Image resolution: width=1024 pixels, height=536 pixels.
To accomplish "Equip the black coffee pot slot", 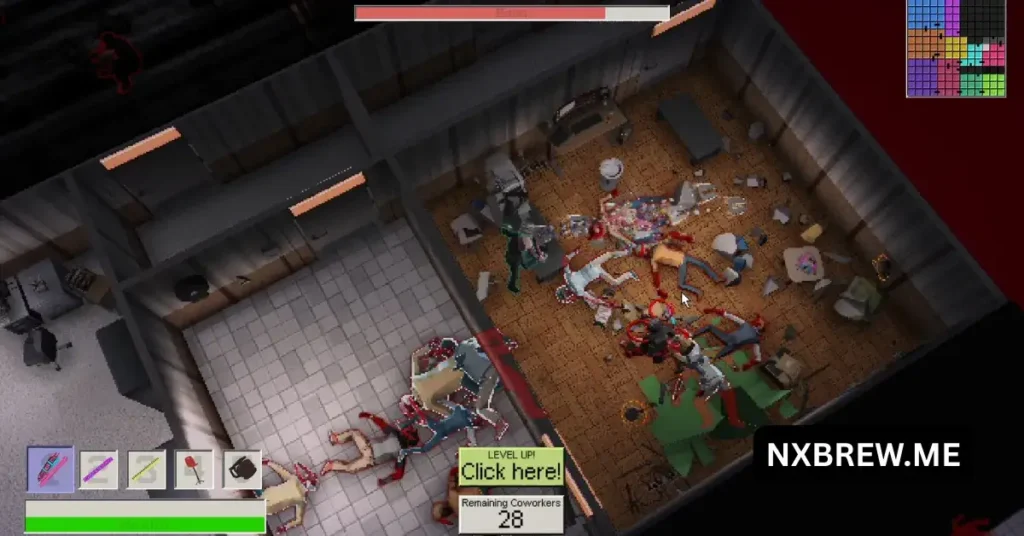I will coord(242,469).
